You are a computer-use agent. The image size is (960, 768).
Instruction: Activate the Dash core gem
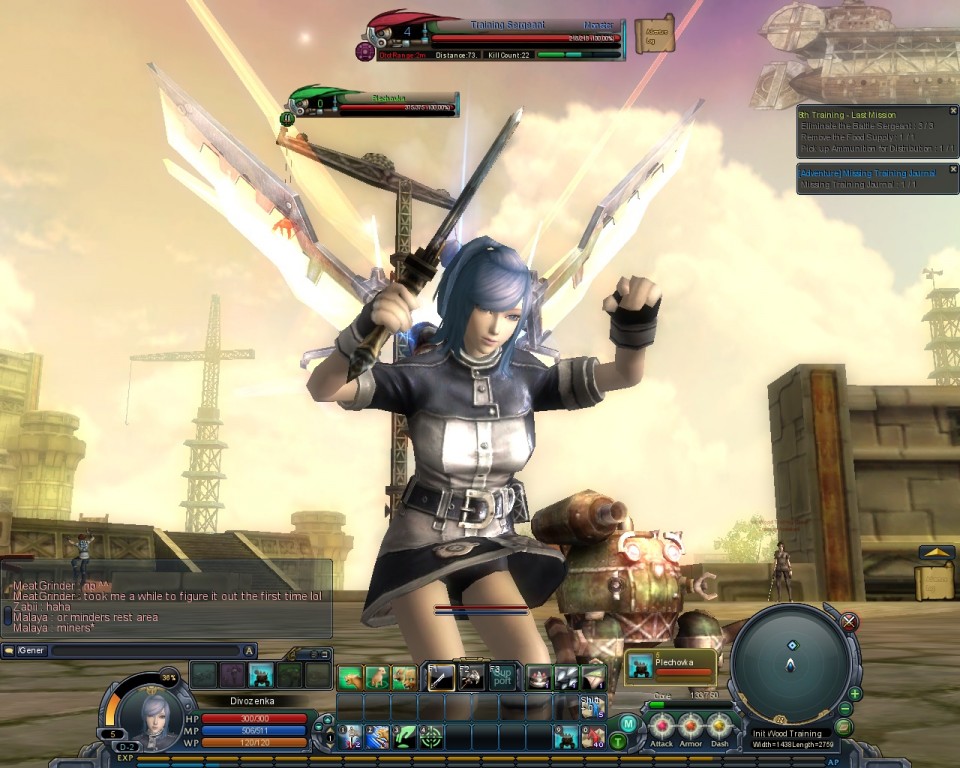[720, 725]
